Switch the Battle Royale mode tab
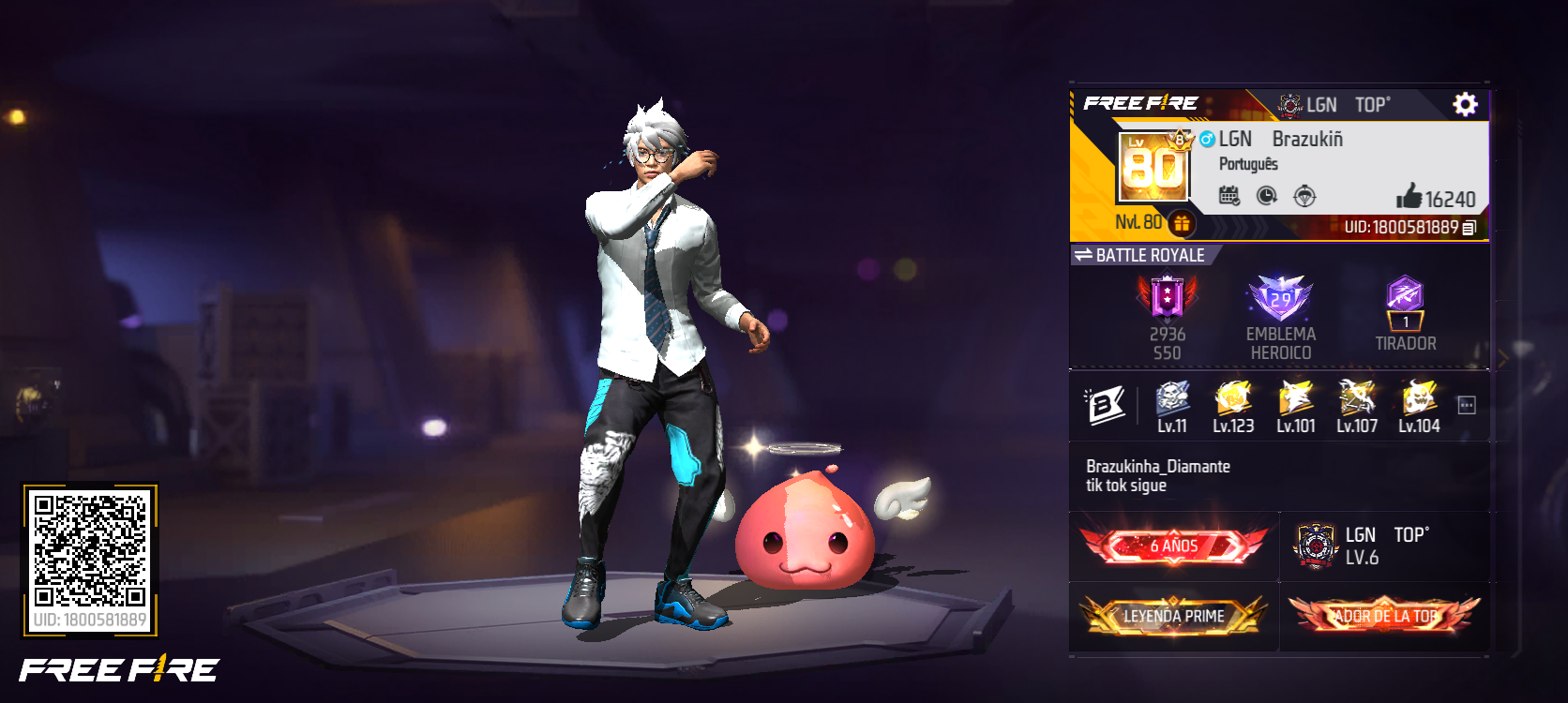1568x703 pixels. [1084, 255]
